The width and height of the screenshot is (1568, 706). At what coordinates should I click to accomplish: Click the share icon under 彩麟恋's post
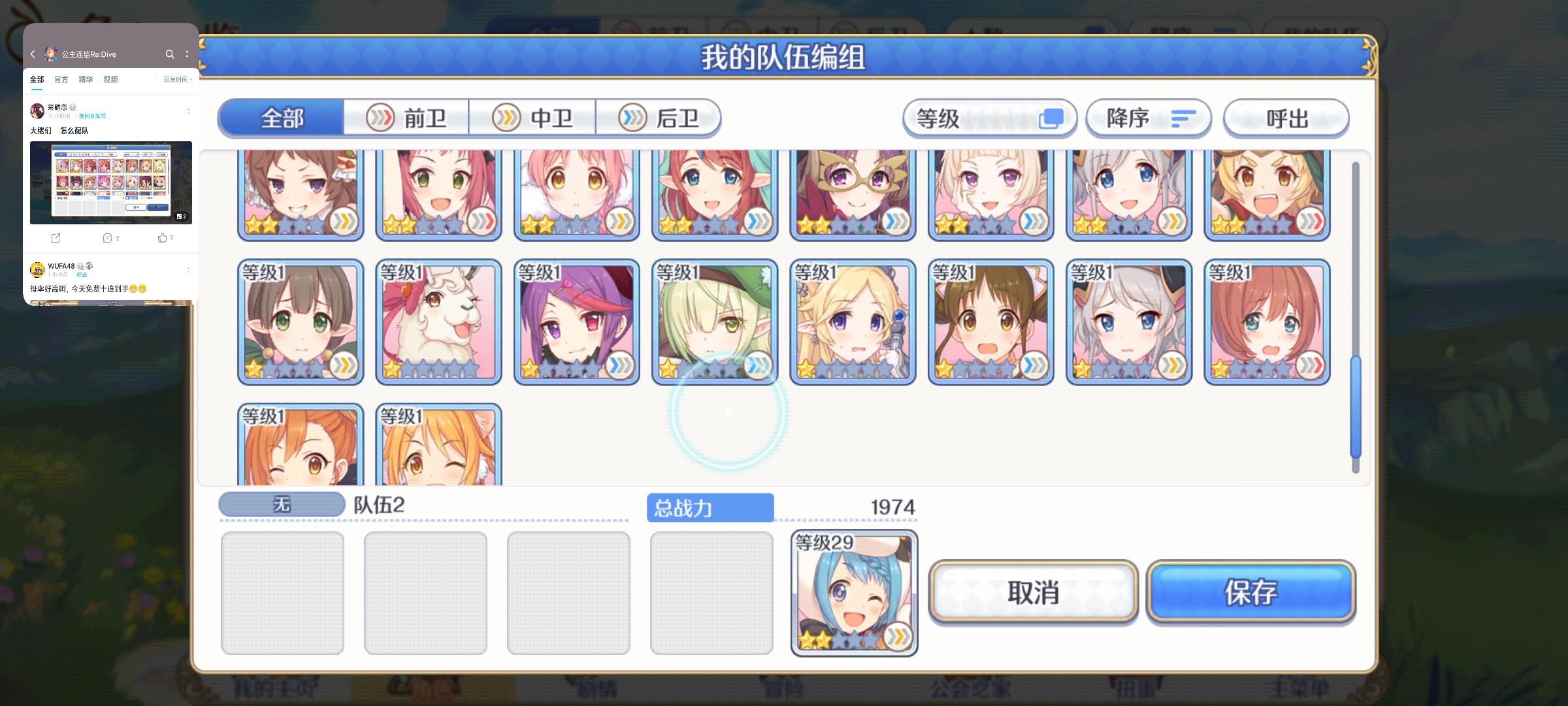pos(56,238)
